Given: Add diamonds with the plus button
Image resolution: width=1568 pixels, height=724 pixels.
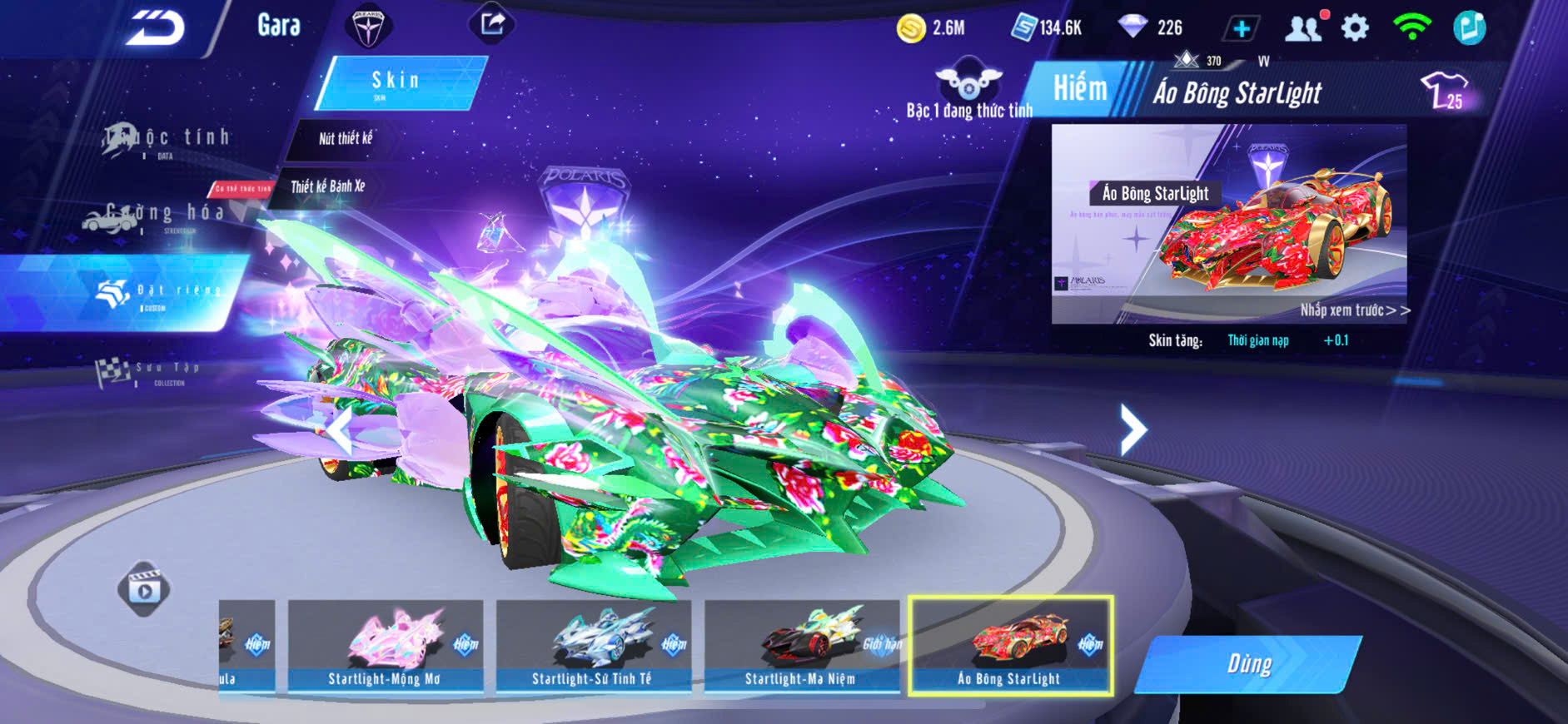Looking at the screenshot, I should coord(1241,29).
